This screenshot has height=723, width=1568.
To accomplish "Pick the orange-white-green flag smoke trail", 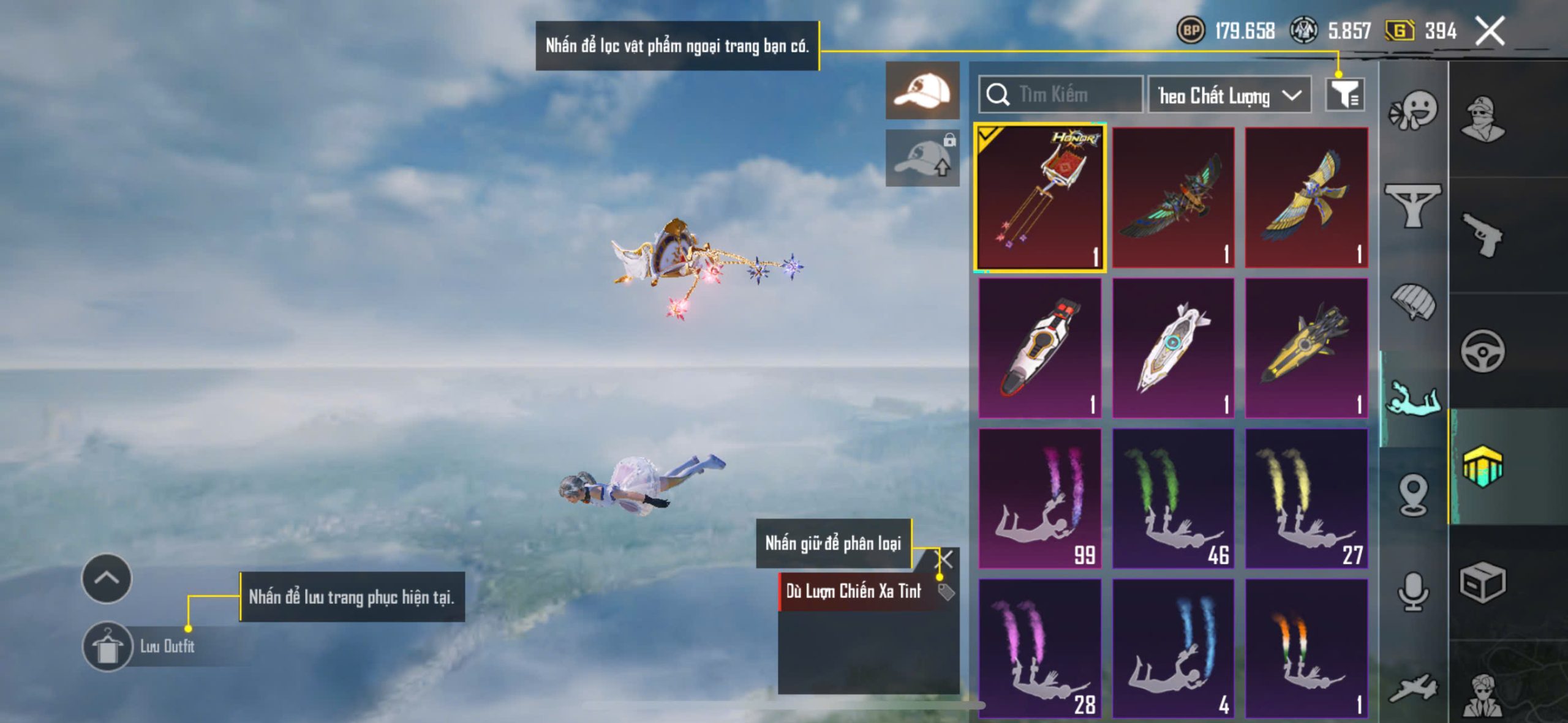I will click(1306, 648).
